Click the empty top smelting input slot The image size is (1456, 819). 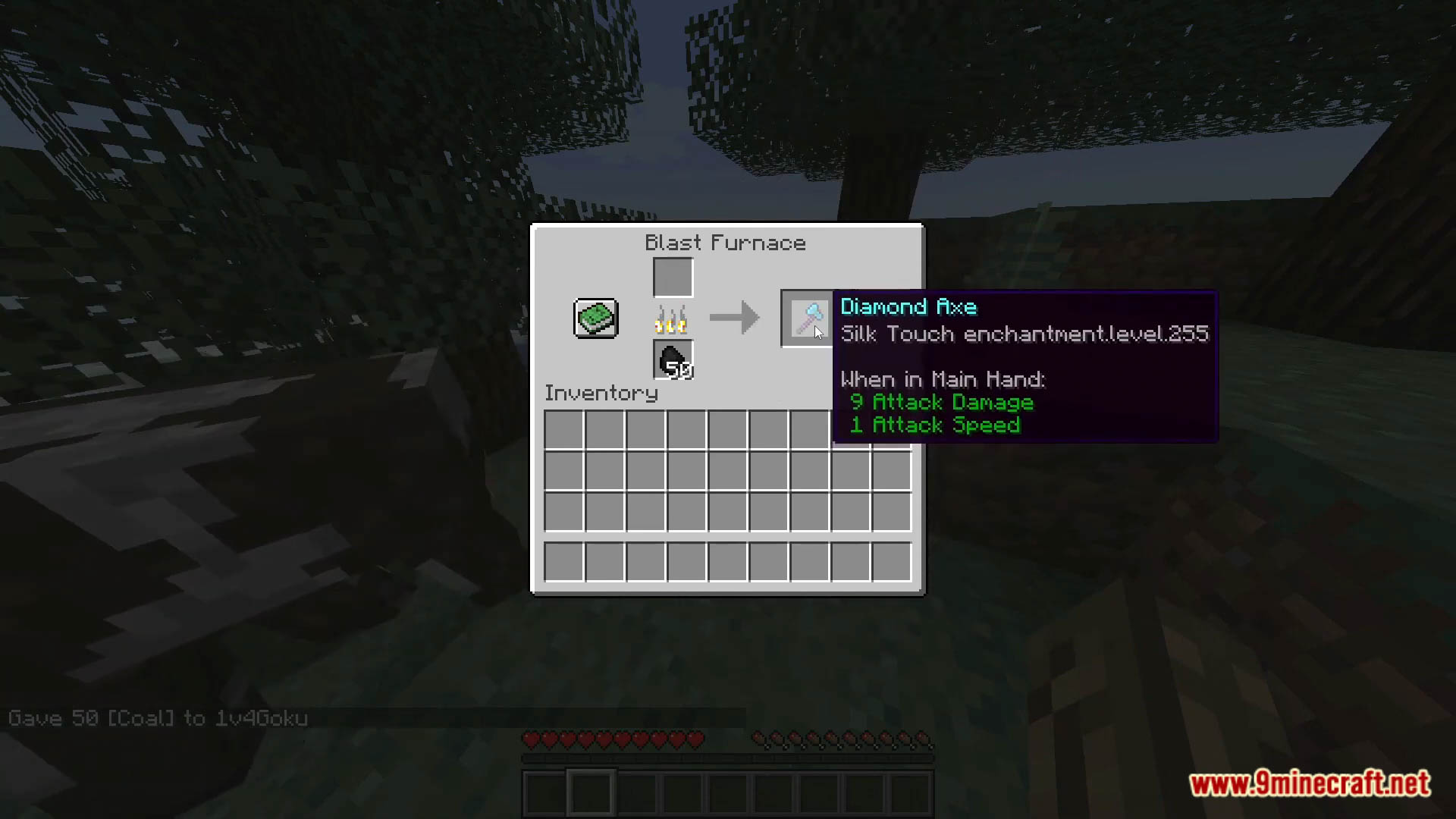click(x=672, y=276)
